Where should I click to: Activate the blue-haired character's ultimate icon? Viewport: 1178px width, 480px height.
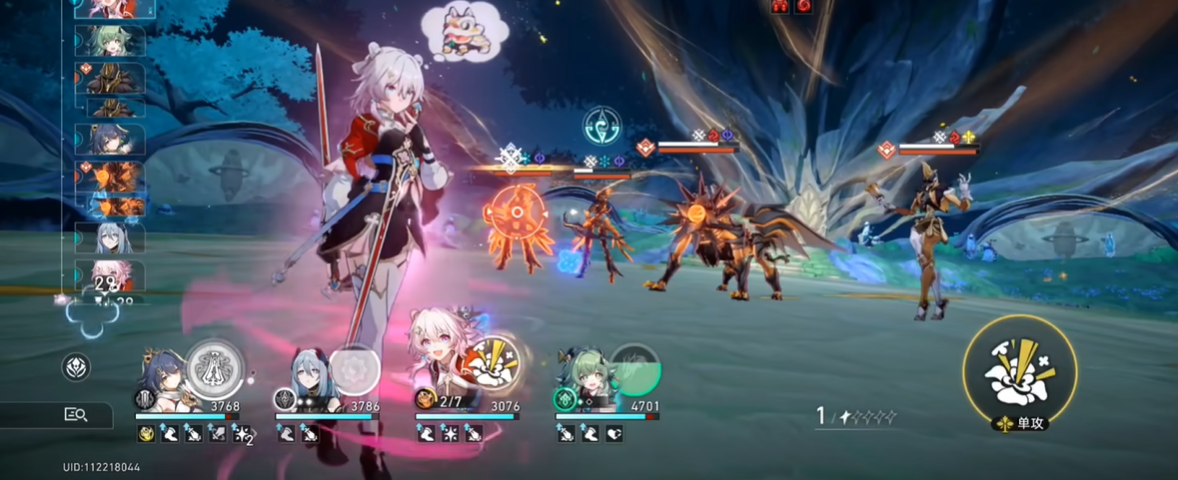tap(215, 367)
